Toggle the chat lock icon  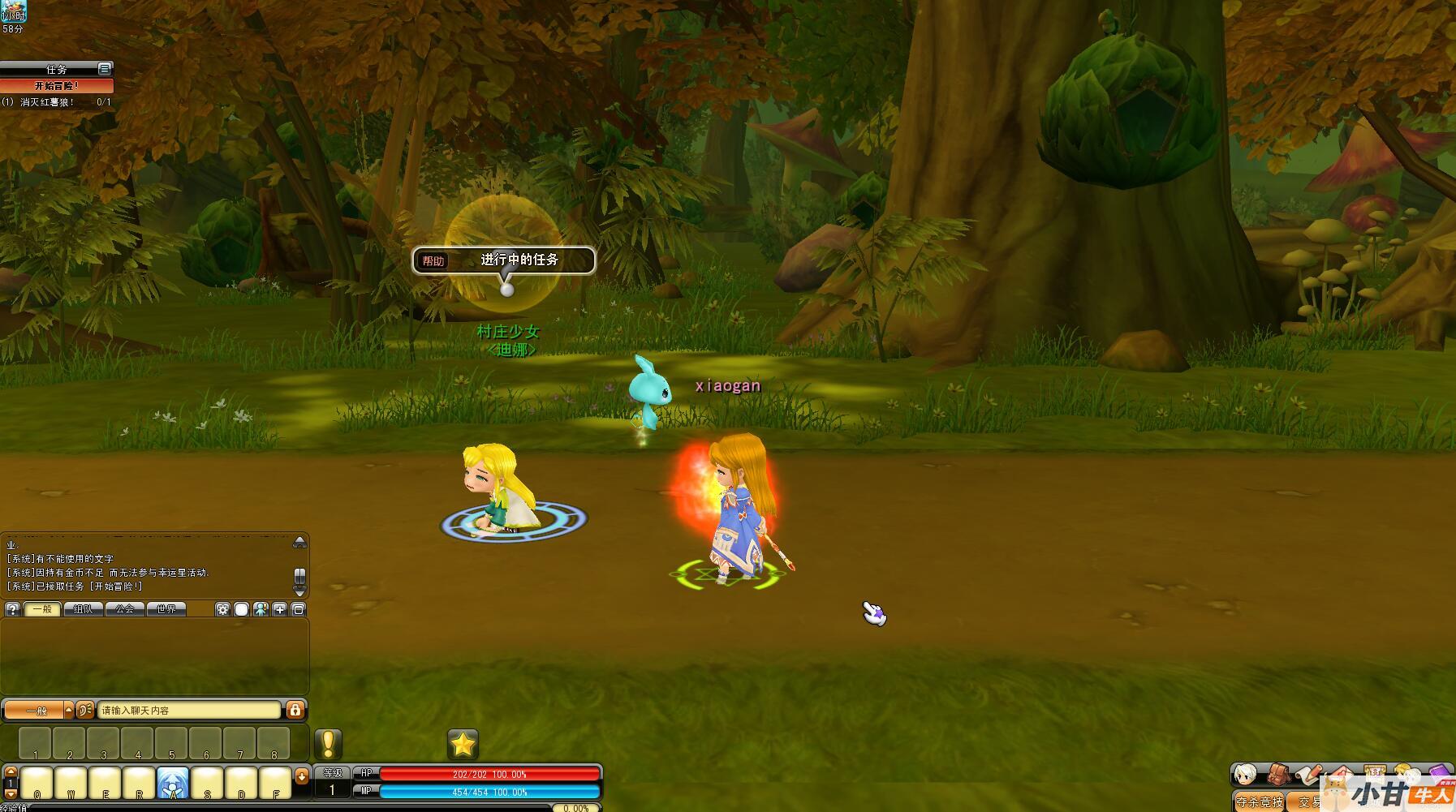click(295, 711)
